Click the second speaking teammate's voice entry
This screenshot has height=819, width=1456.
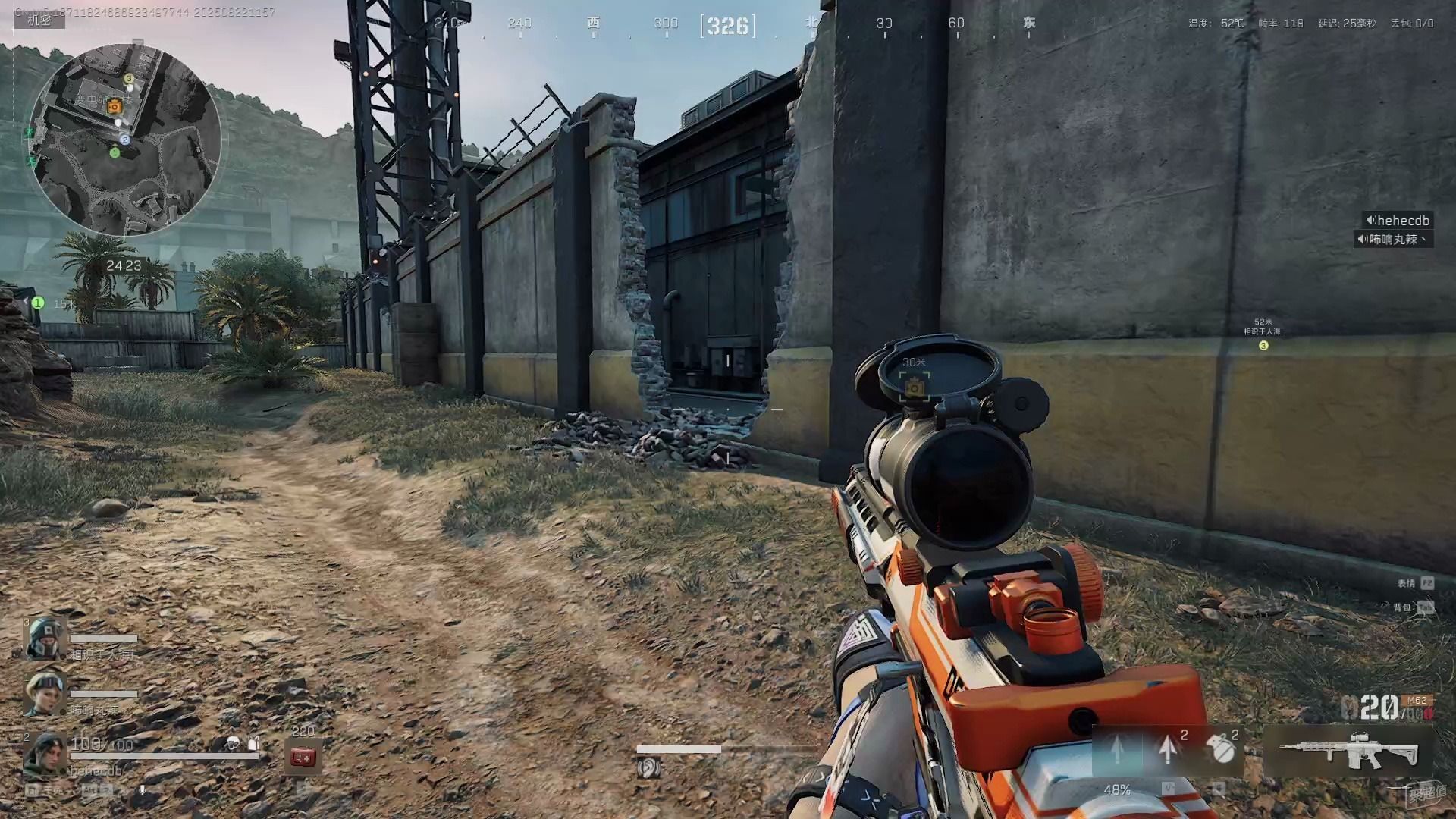tap(1392, 239)
